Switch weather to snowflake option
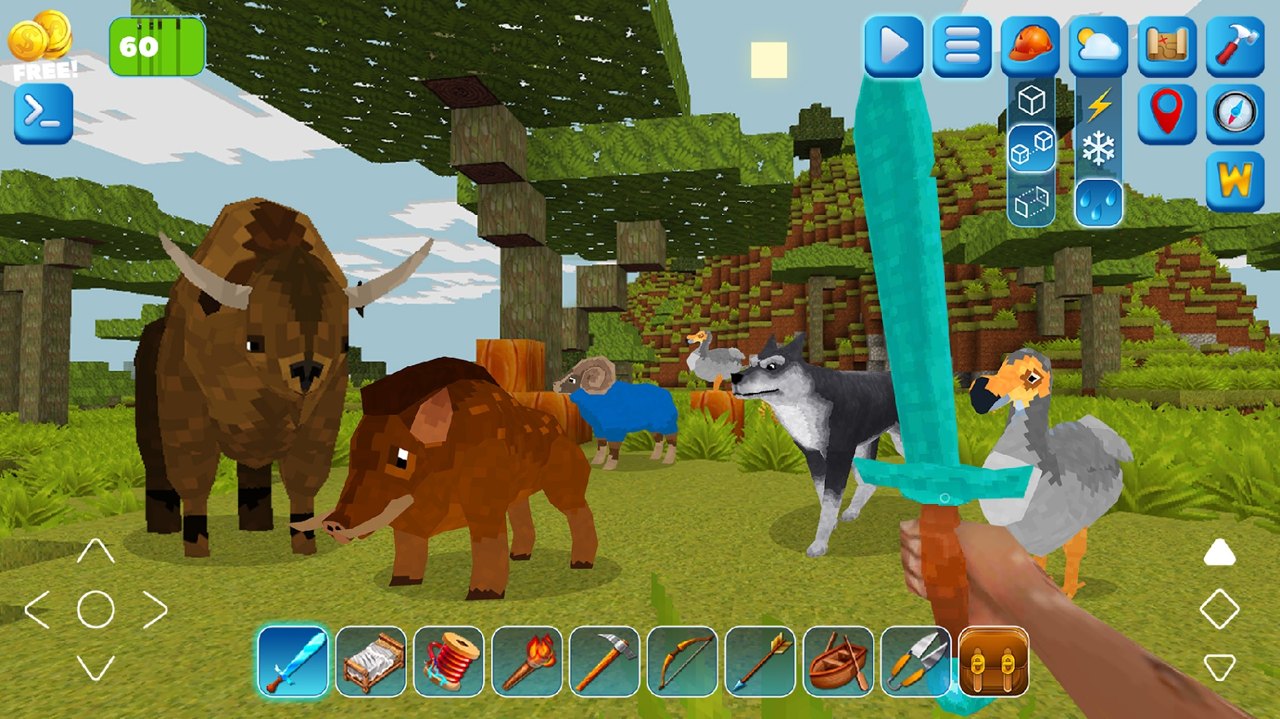 (1099, 151)
